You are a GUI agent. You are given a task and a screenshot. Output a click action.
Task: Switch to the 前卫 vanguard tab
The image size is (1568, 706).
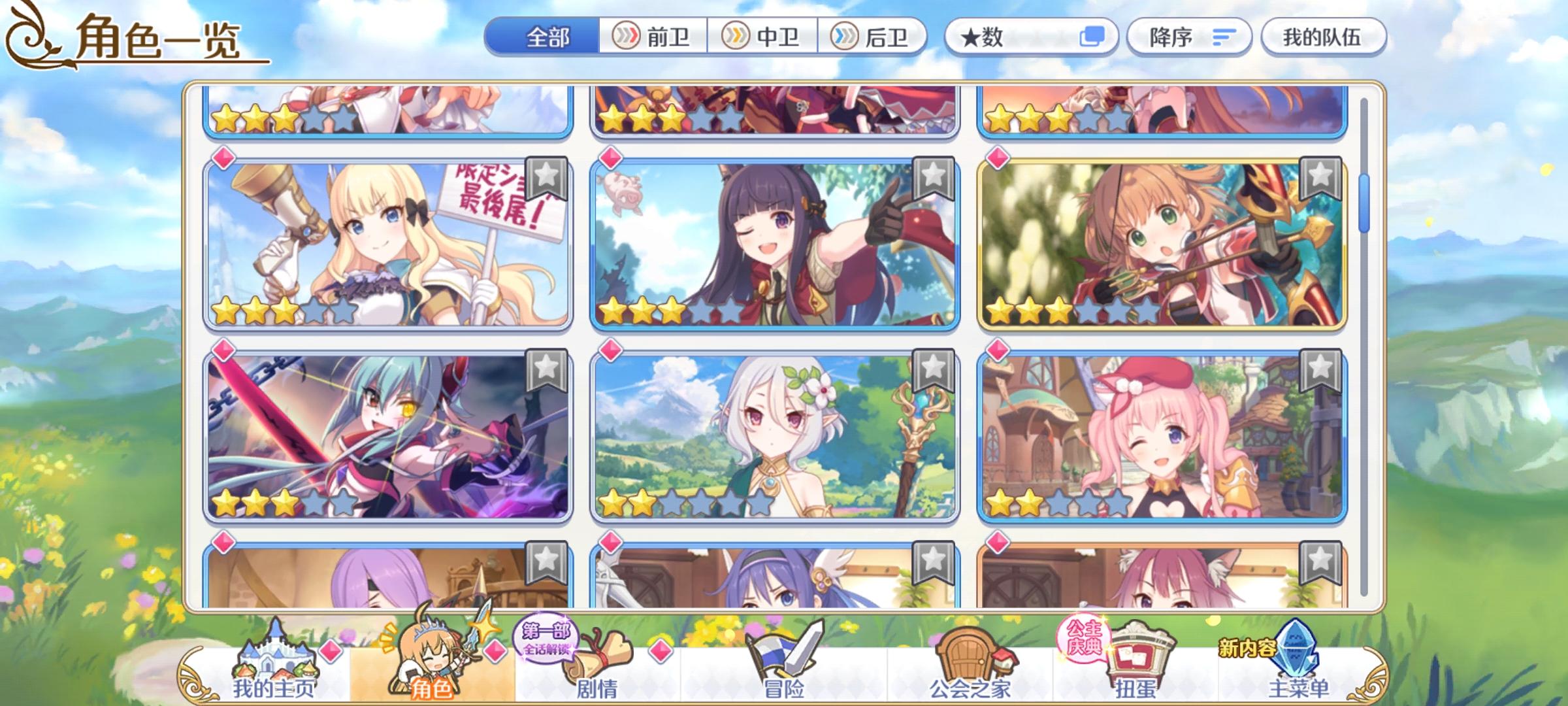[x=653, y=37]
